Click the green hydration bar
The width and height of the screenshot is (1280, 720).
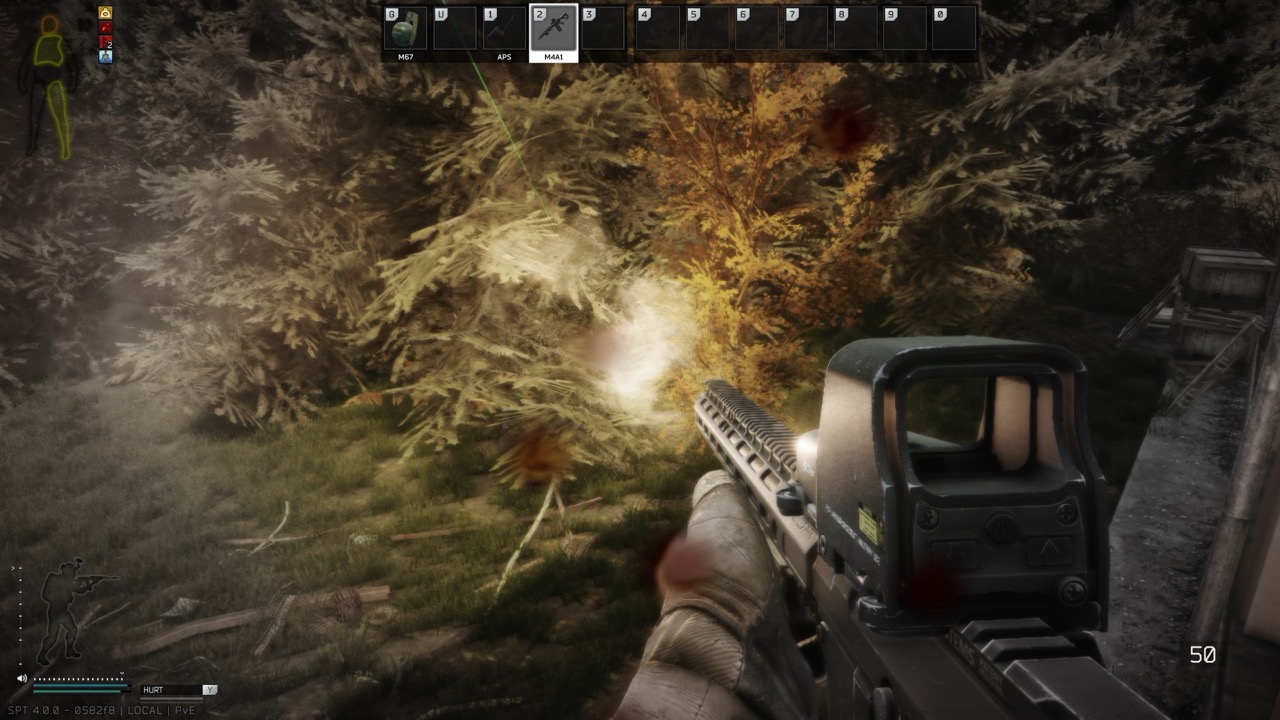pyautogui.click(x=77, y=691)
